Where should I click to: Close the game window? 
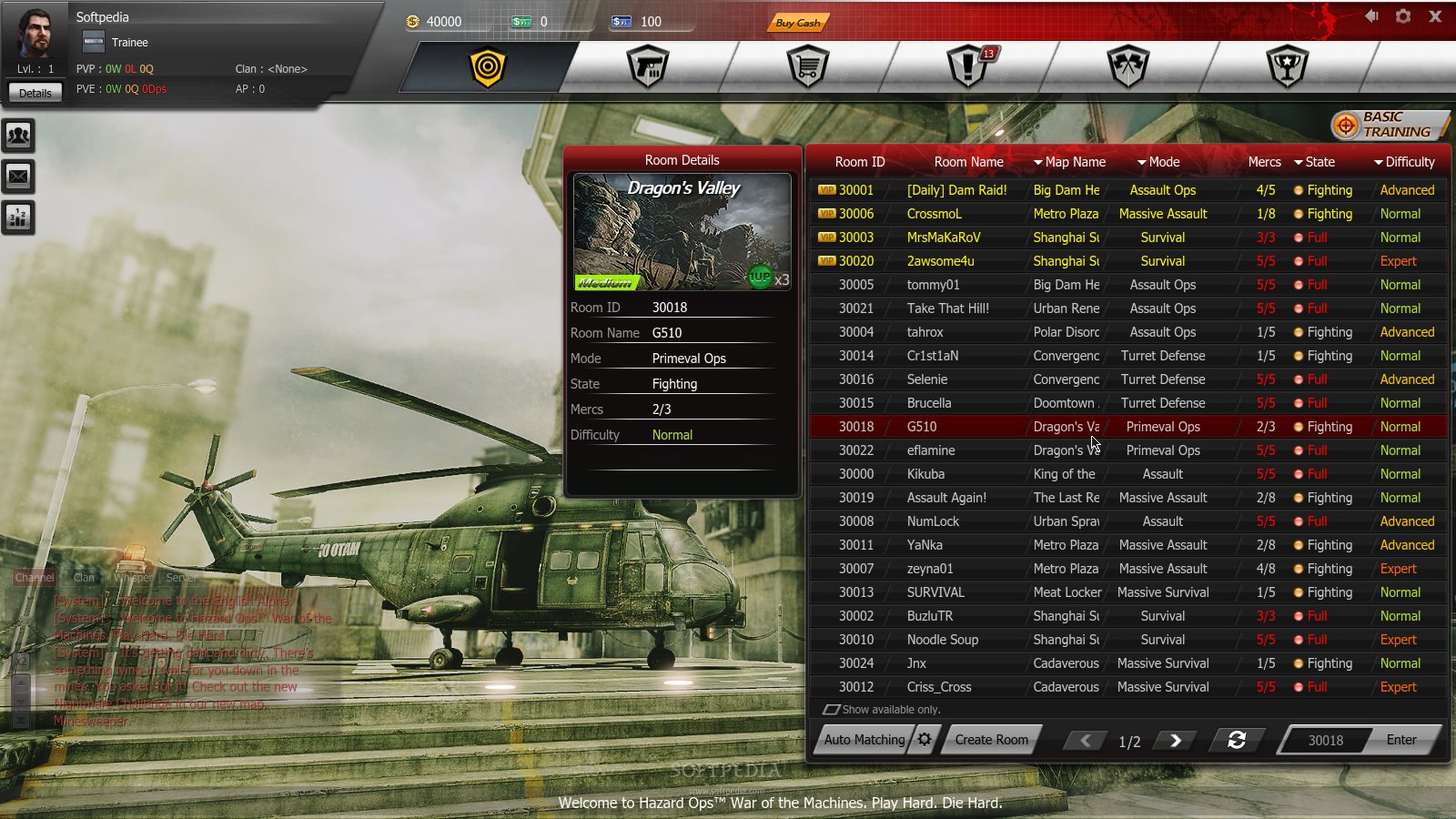click(x=1435, y=16)
